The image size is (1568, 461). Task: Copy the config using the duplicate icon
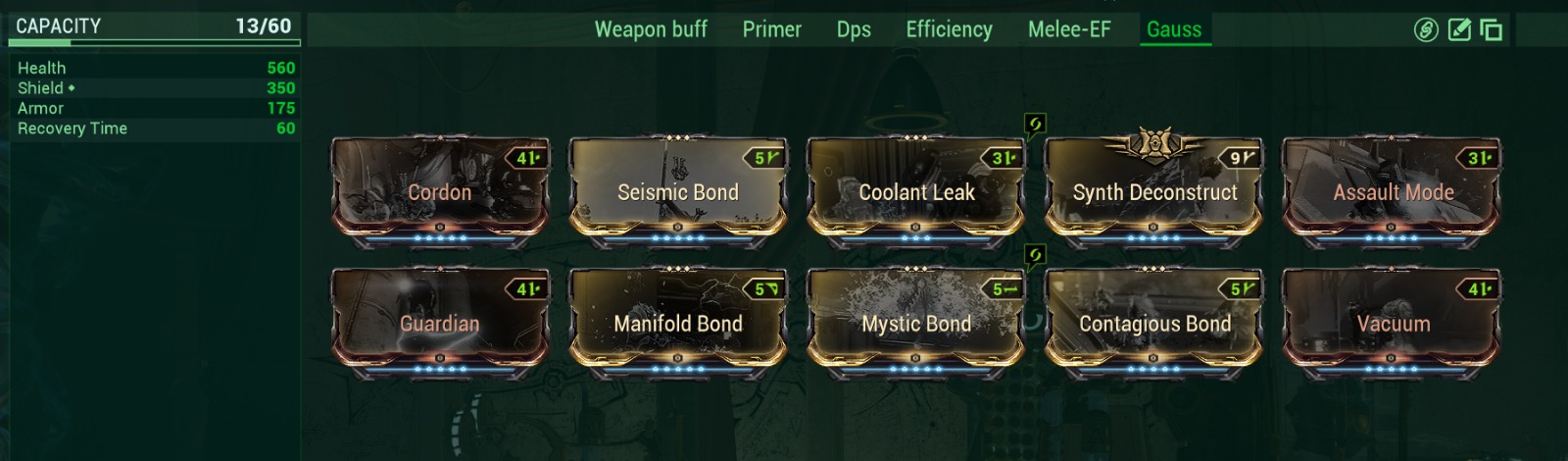click(1491, 30)
